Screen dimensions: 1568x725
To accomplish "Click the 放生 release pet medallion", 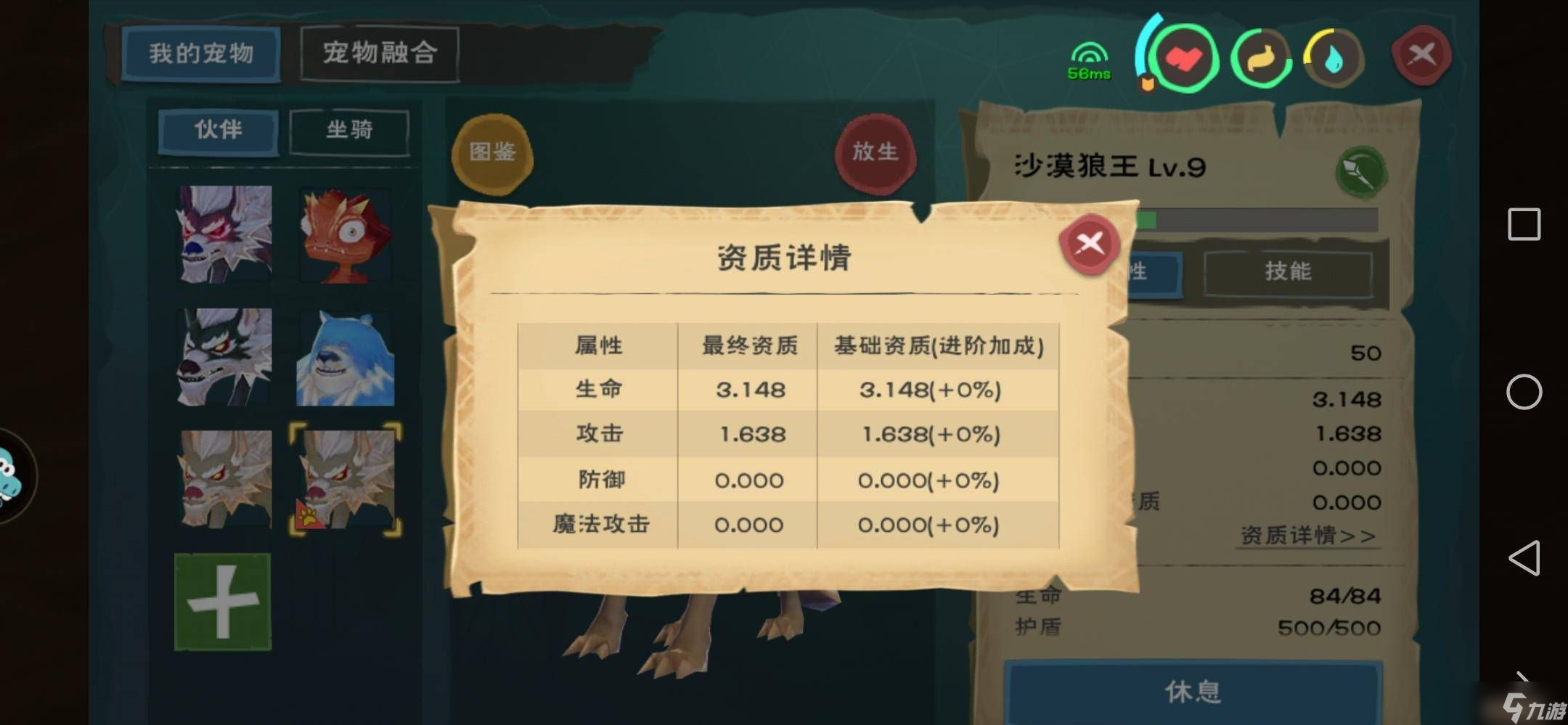I will [x=875, y=152].
